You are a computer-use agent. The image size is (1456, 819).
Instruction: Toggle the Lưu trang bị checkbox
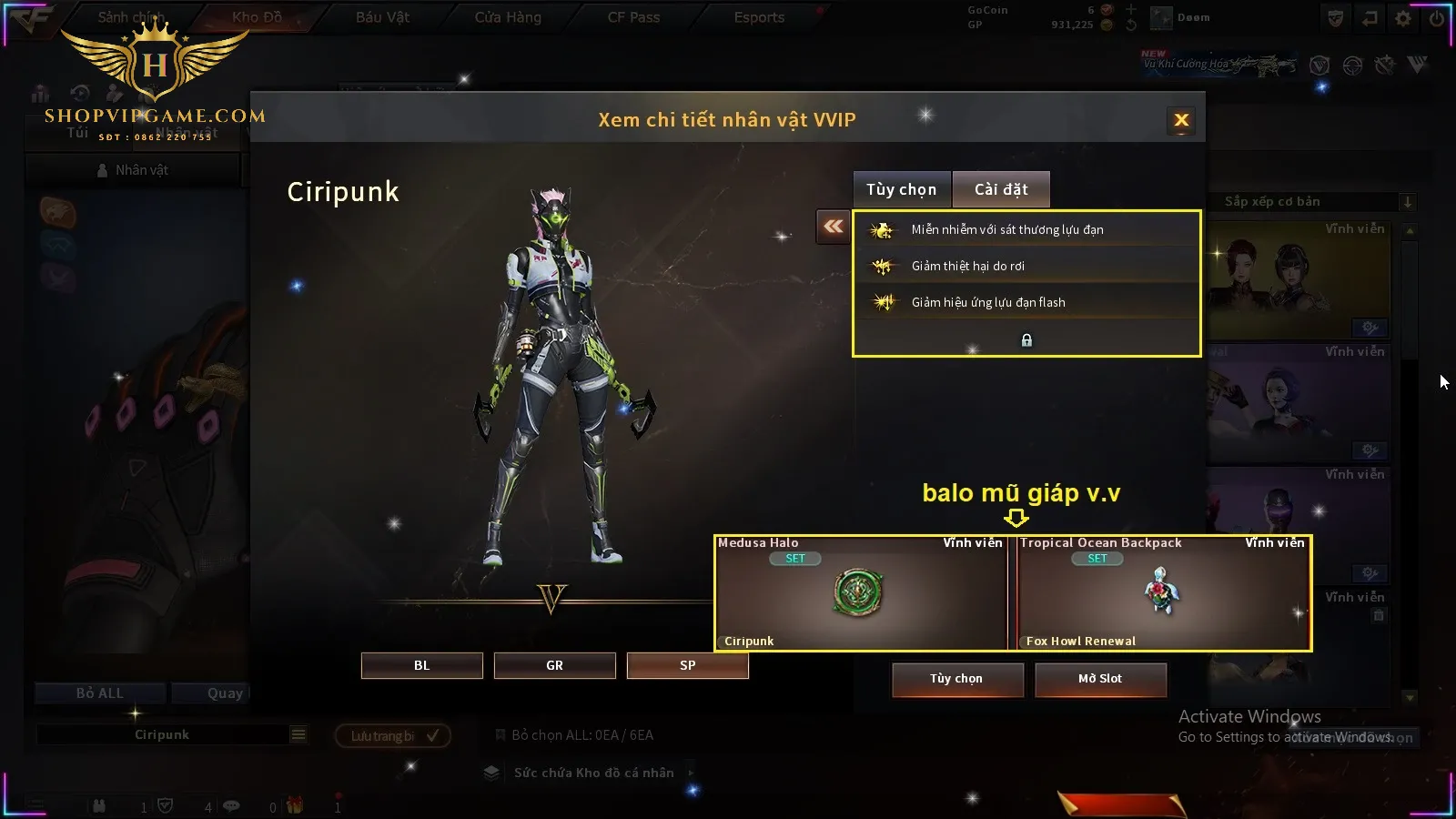432,735
